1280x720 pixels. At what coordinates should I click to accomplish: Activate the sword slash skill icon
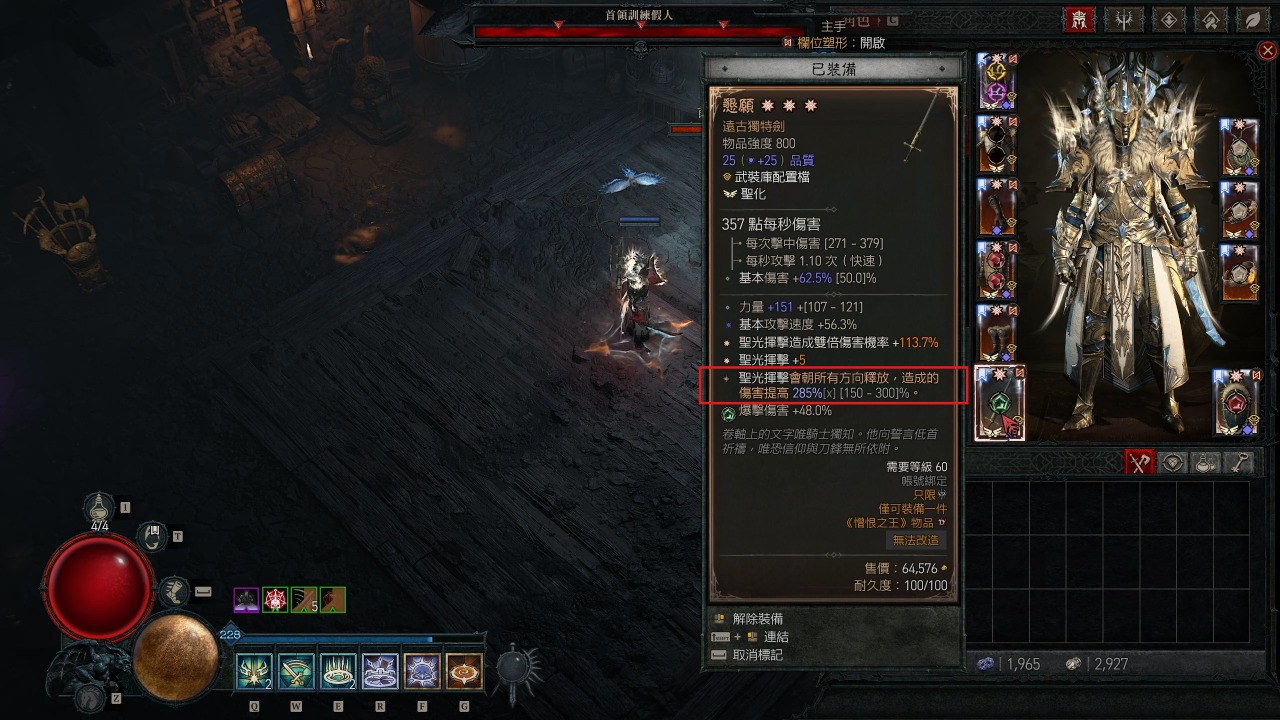295,672
